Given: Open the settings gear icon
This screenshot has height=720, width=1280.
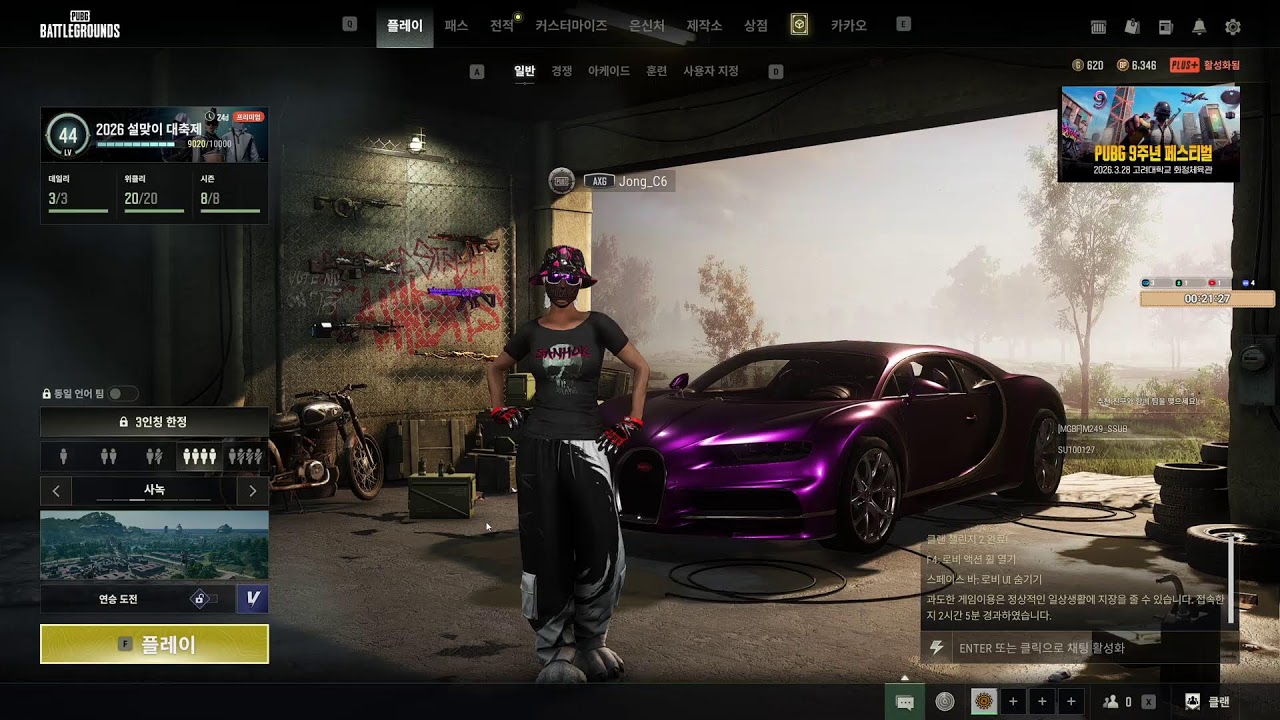Looking at the screenshot, I should pos(1233,27).
